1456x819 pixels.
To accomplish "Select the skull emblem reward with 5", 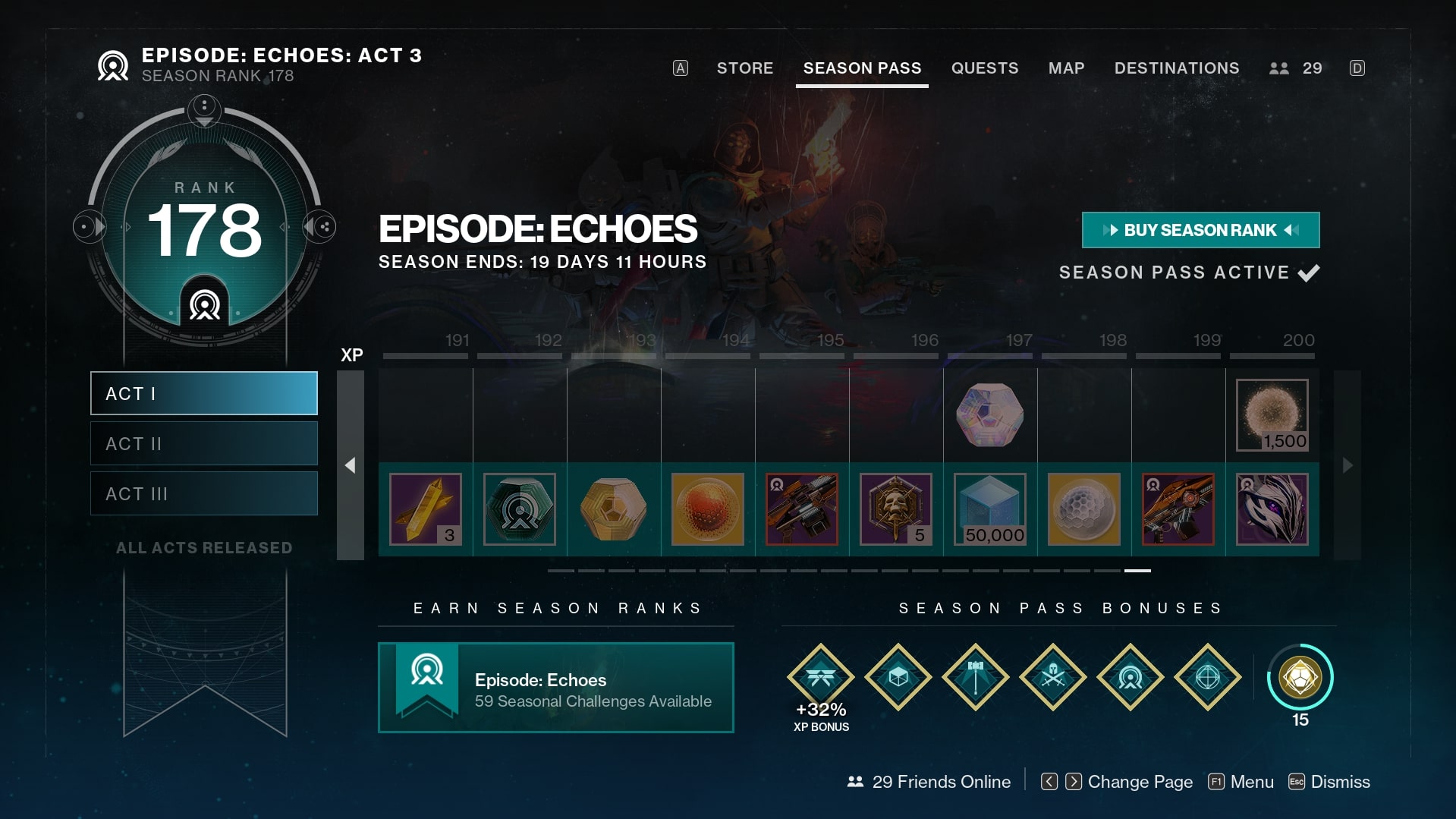I will click(x=895, y=509).
